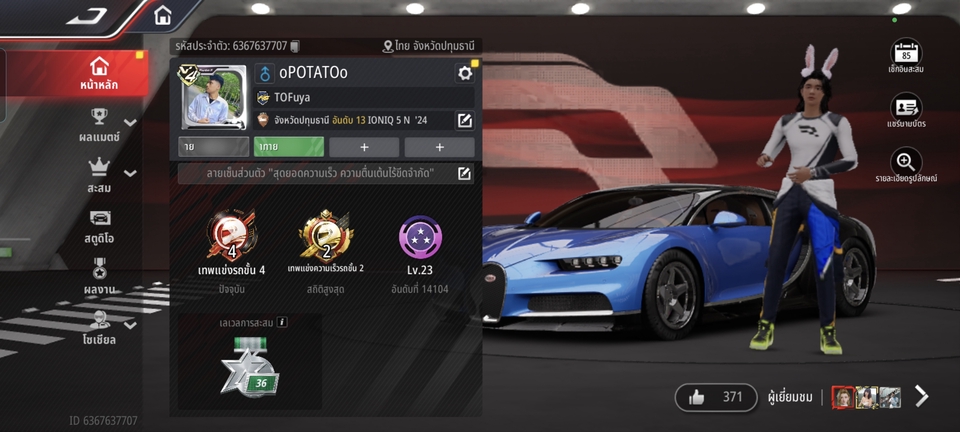Screen dimensions: 960x432
Task: View the ผลงาน medal tab
Action: point(99,277)
